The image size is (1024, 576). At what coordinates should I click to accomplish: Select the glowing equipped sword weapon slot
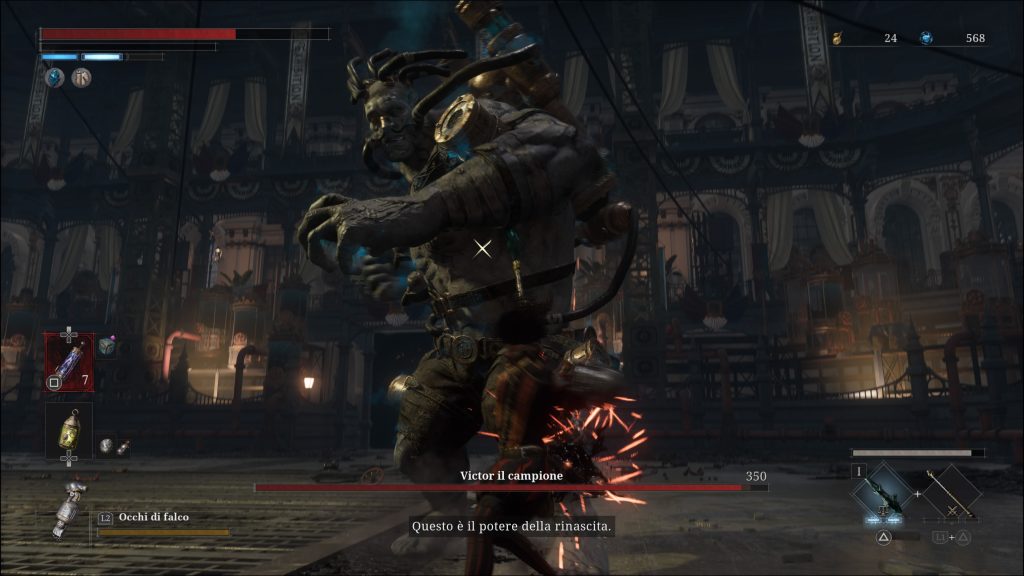882,493
